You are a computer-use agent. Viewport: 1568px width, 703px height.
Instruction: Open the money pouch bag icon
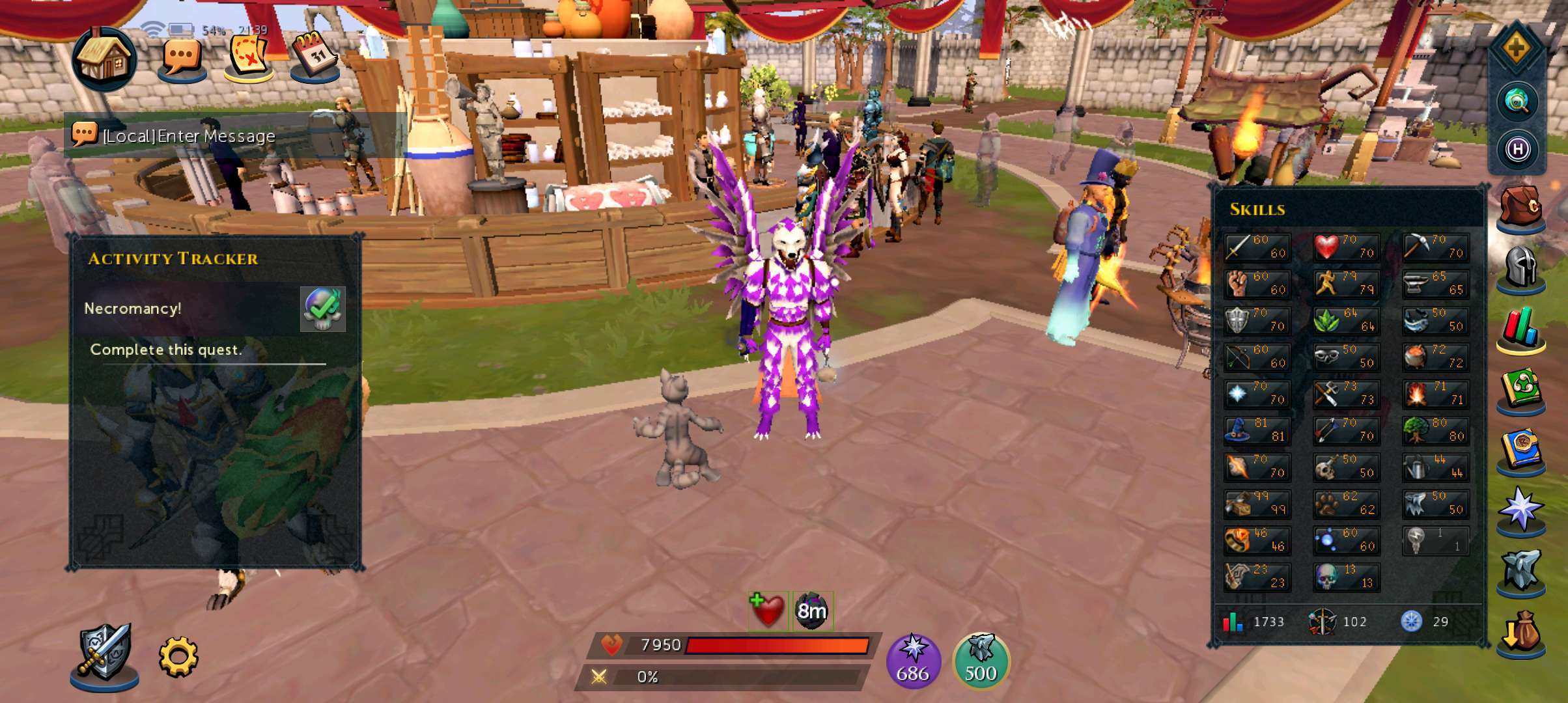(x=1521, y=633)
